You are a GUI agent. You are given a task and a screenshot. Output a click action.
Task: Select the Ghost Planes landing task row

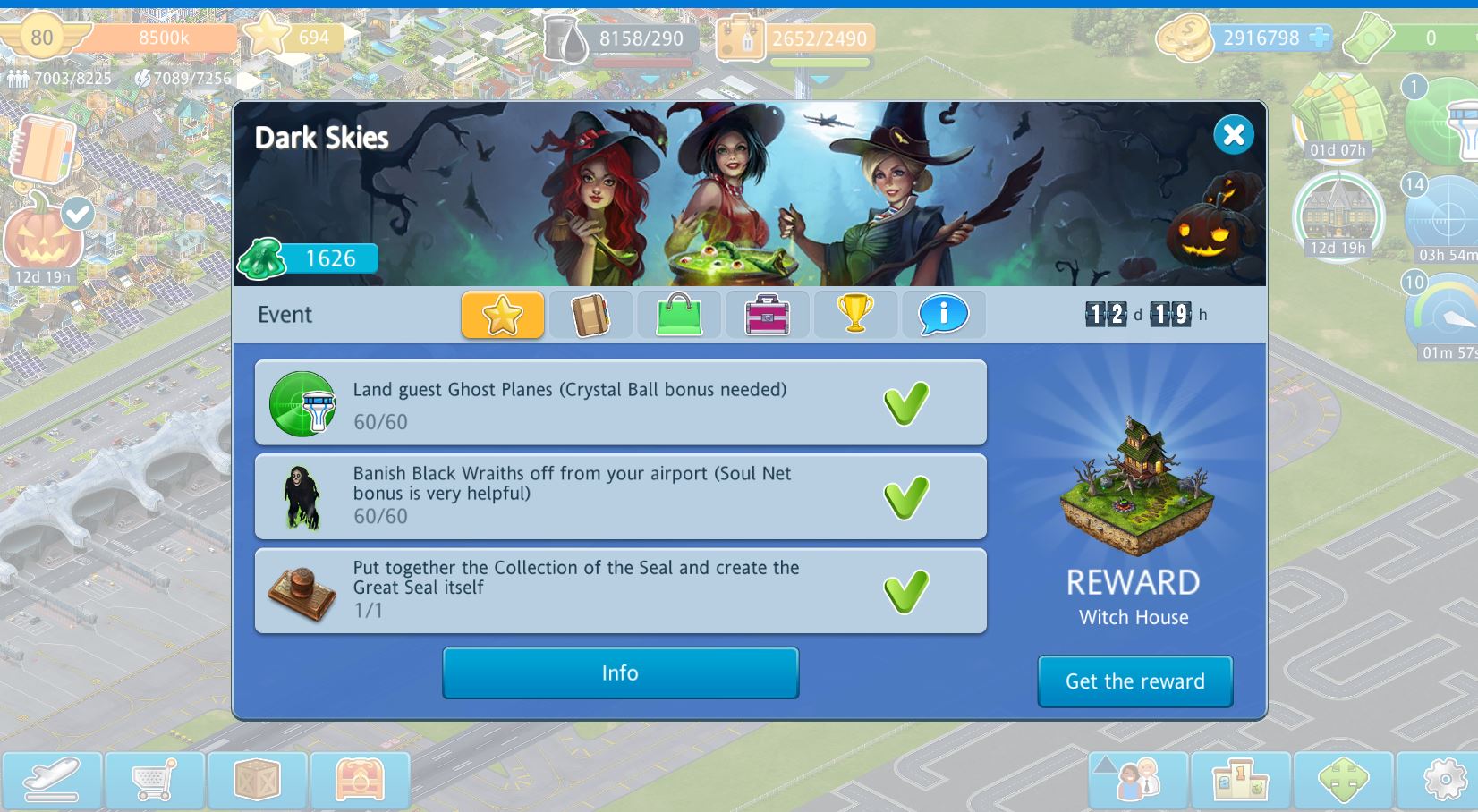click(x=620, y=403)
